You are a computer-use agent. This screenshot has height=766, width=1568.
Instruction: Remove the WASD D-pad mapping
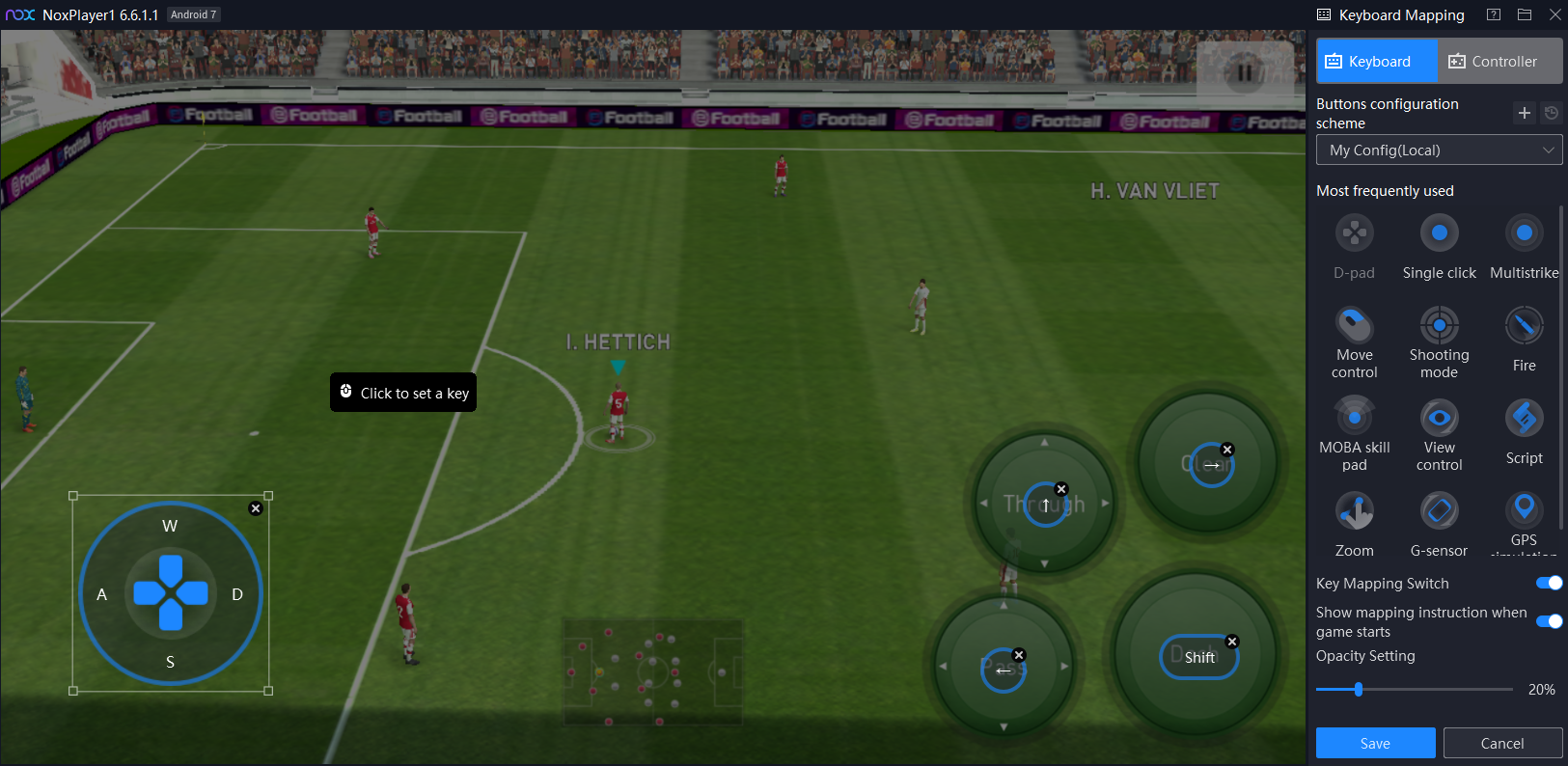coord(256,508)
